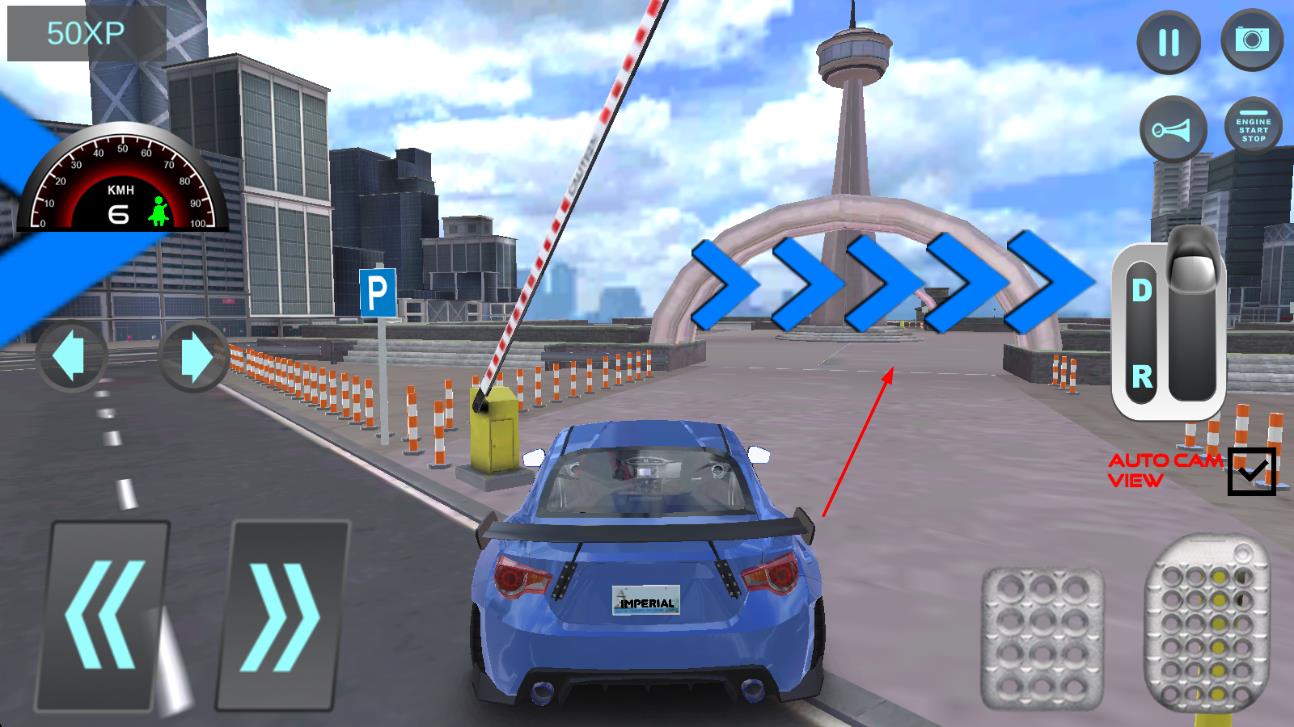Shift the gear selector to D

[1141, 291]
